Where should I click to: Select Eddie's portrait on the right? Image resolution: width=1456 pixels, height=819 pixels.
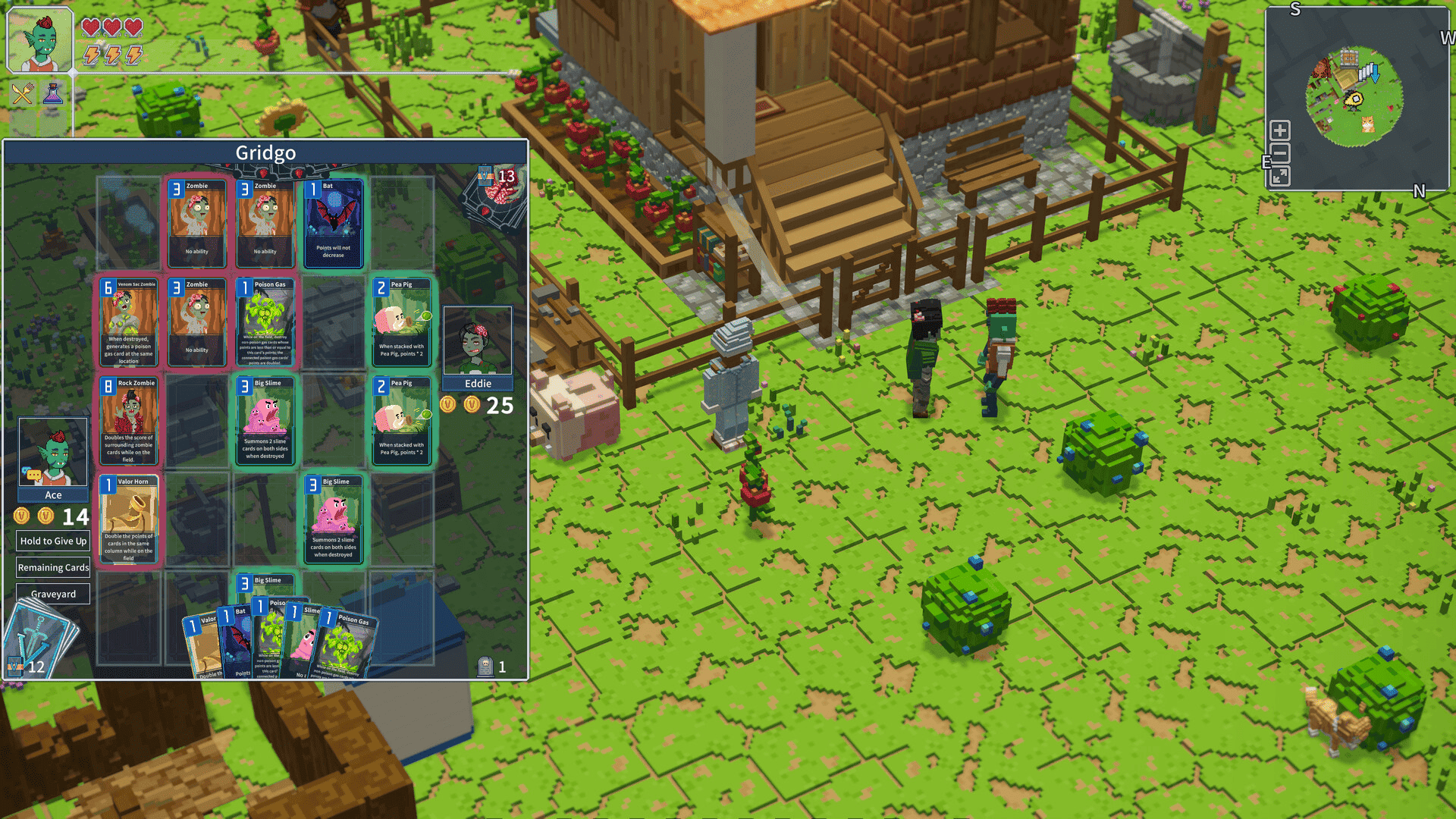(478, 340)
